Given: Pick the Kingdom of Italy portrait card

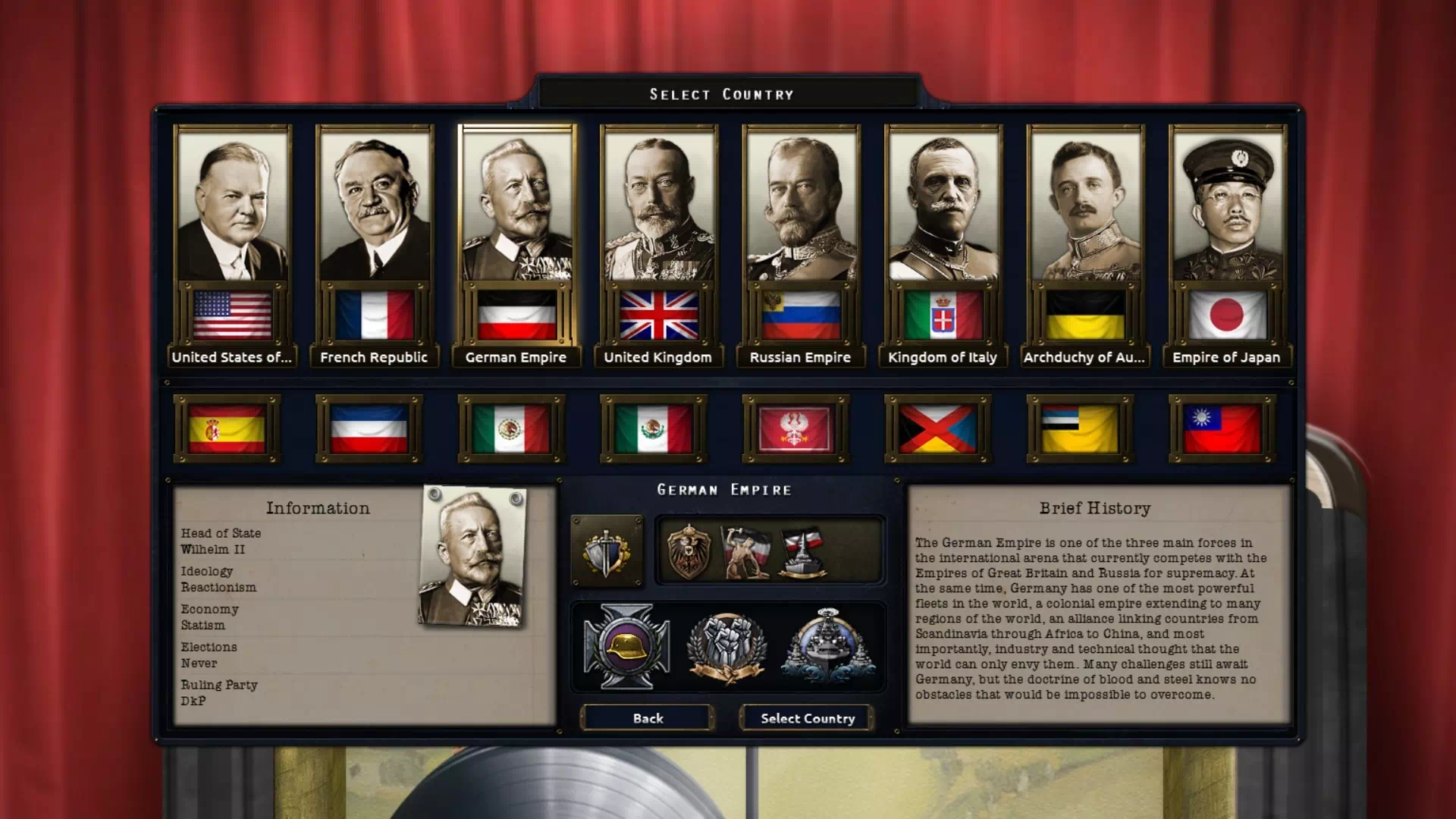Looking at the screenshot, I should click(x=943, y=243).
